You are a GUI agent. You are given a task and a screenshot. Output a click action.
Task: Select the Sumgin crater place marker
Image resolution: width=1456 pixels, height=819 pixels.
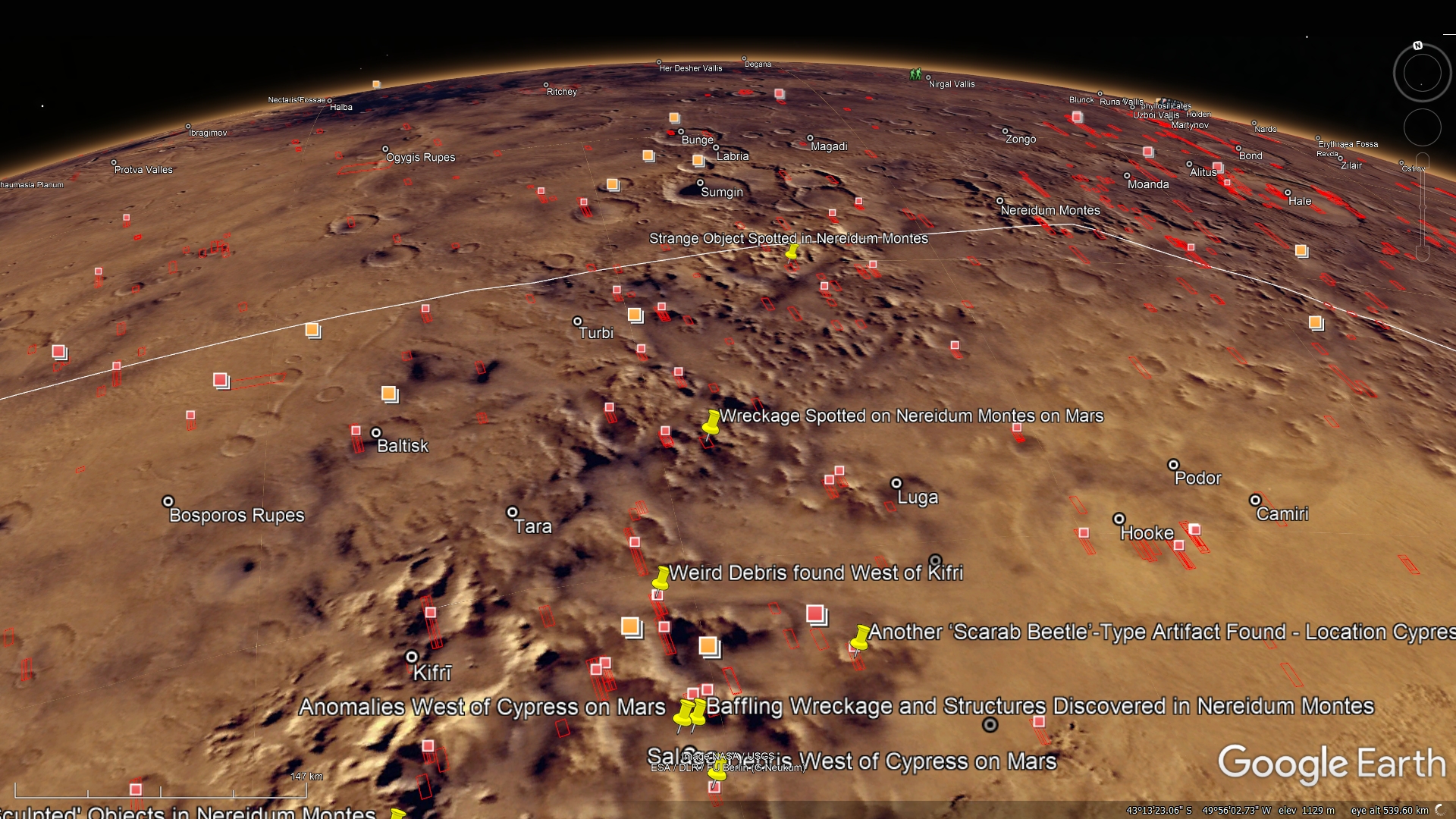(x=700, y=183)
